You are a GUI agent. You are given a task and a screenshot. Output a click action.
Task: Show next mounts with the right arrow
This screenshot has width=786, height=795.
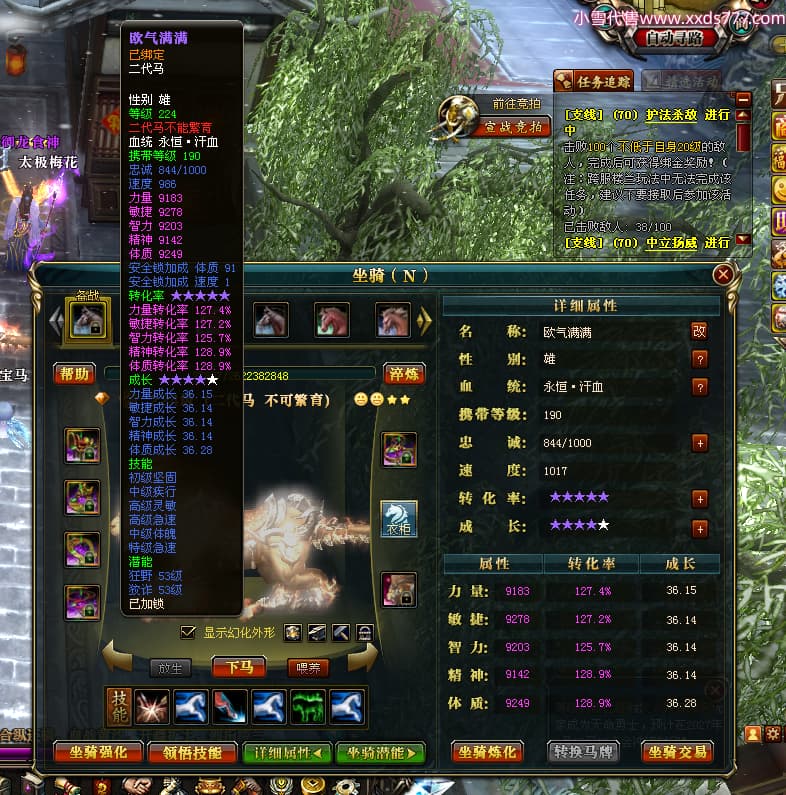pos(425,320)
